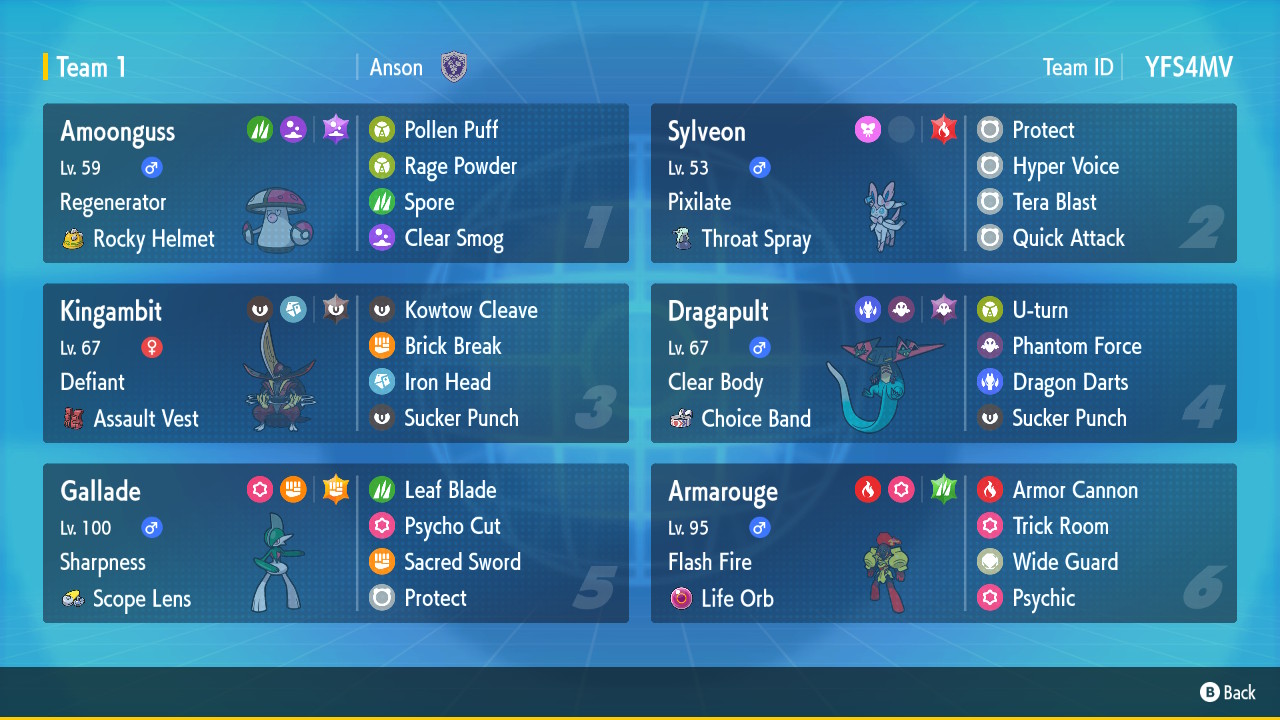Open the Gallade team entry
Image resolution: width=1280 pixels, height=720 pixels.
pyautogui.click(x=335, y=543)
